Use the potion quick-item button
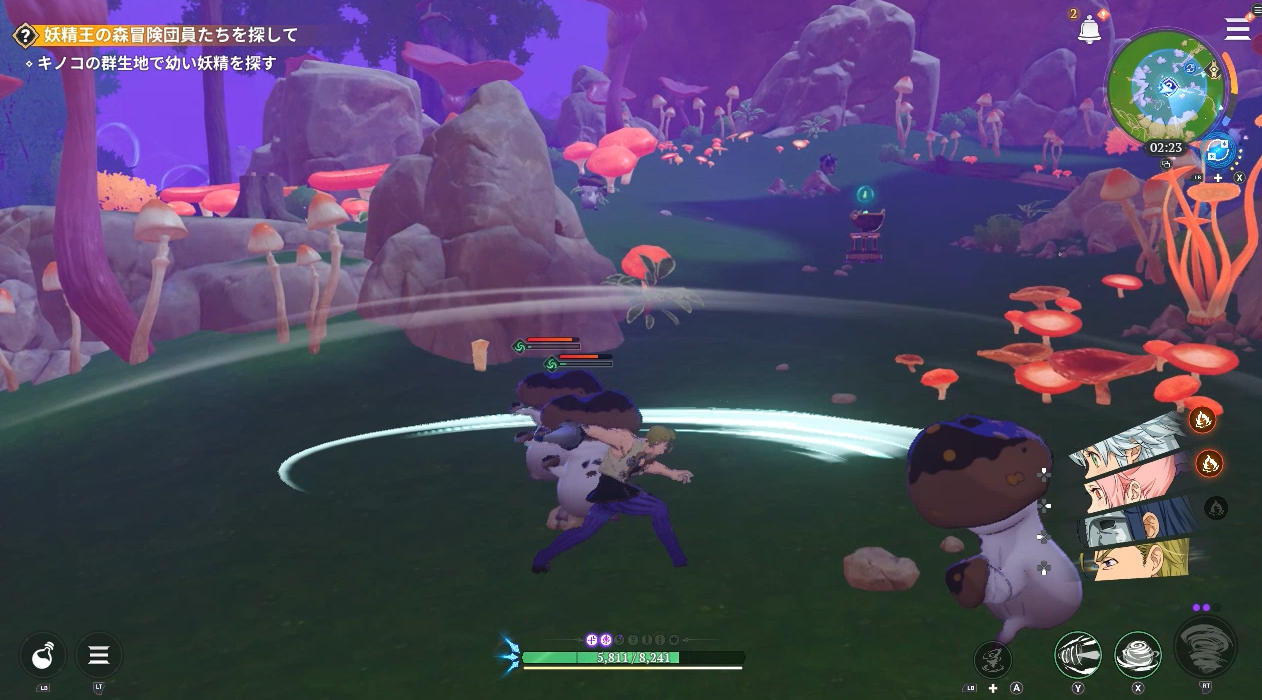 [x=43, y=656]
